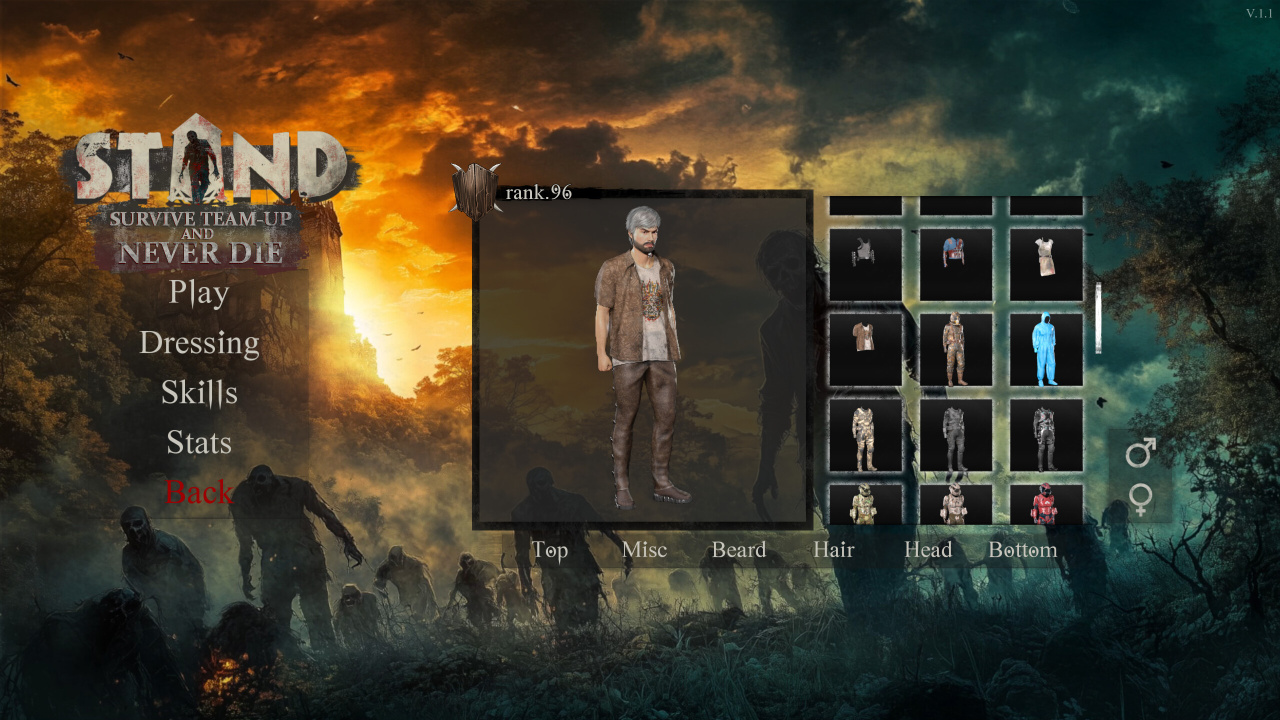The height and width of the screenshot is (720, 1280).
Task: Switch to the Top clothing tab
Action: click(x=550, y=550)
